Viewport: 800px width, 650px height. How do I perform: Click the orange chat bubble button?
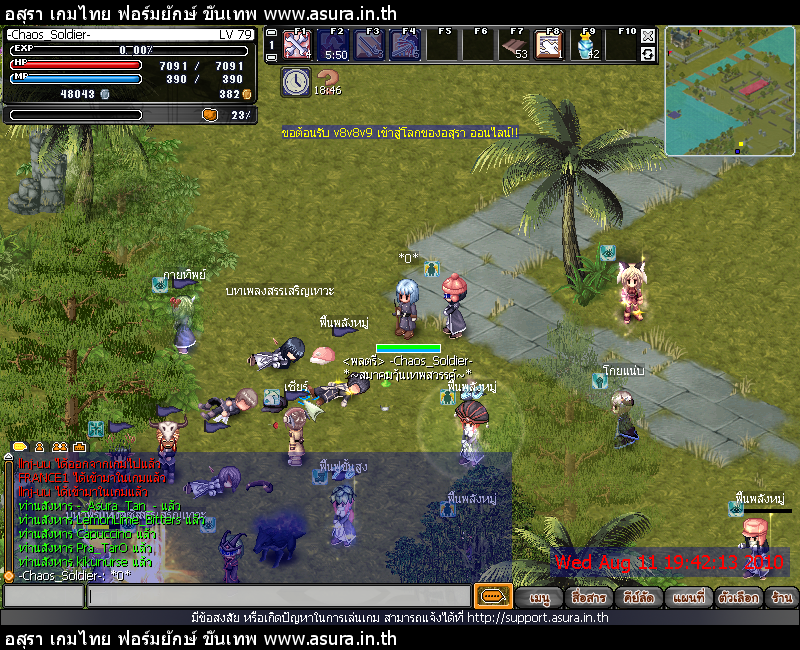[492, 596]
